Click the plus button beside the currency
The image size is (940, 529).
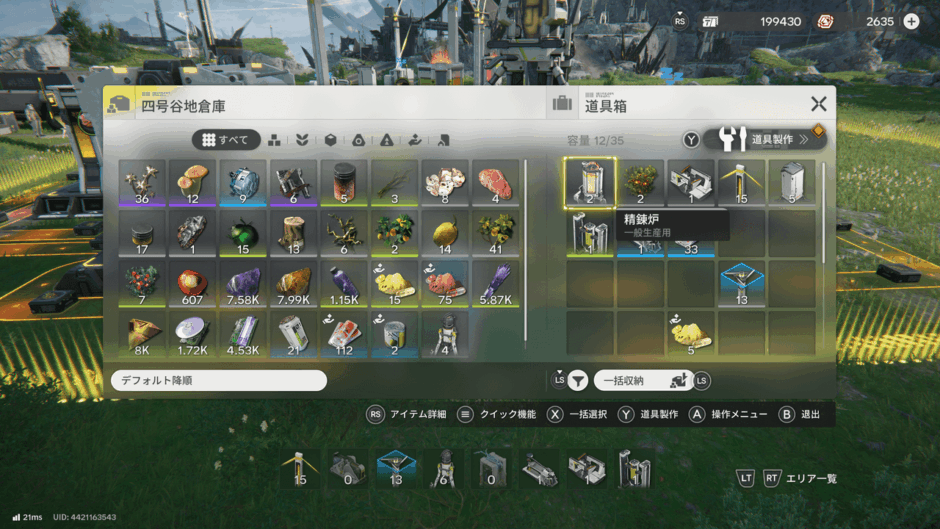point(911,21)
